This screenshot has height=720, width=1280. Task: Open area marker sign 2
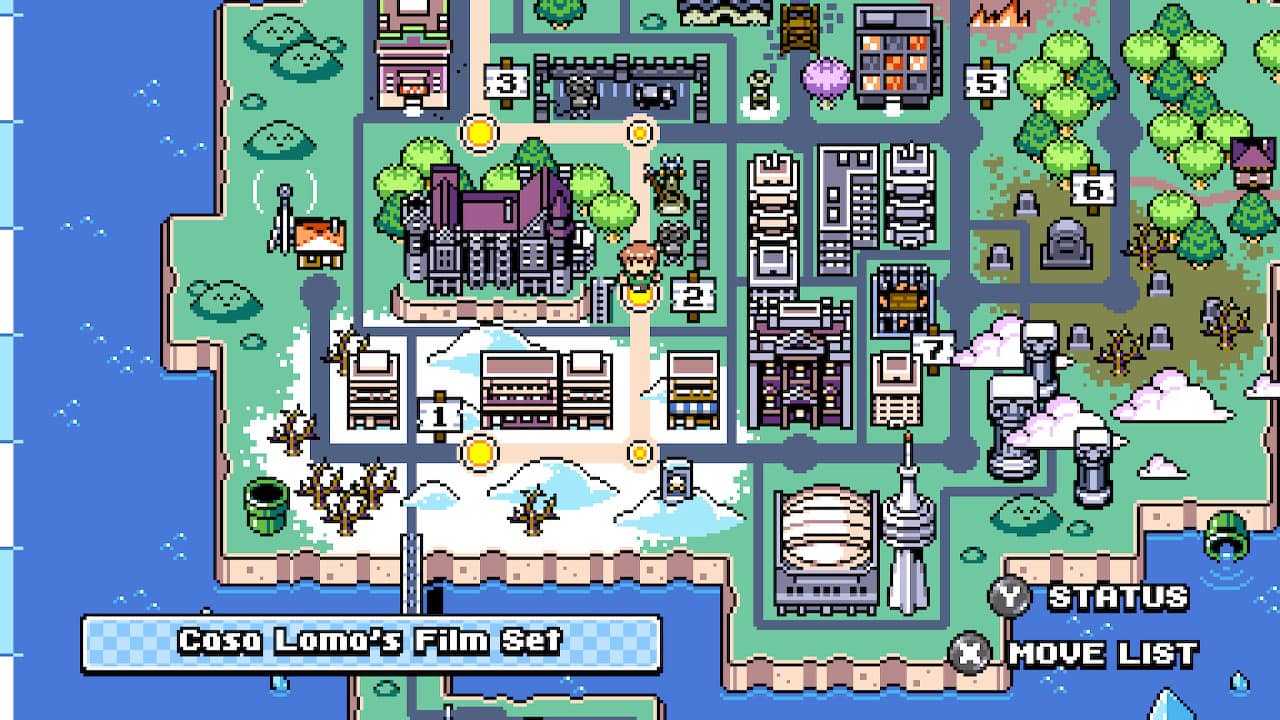(692, 293)
